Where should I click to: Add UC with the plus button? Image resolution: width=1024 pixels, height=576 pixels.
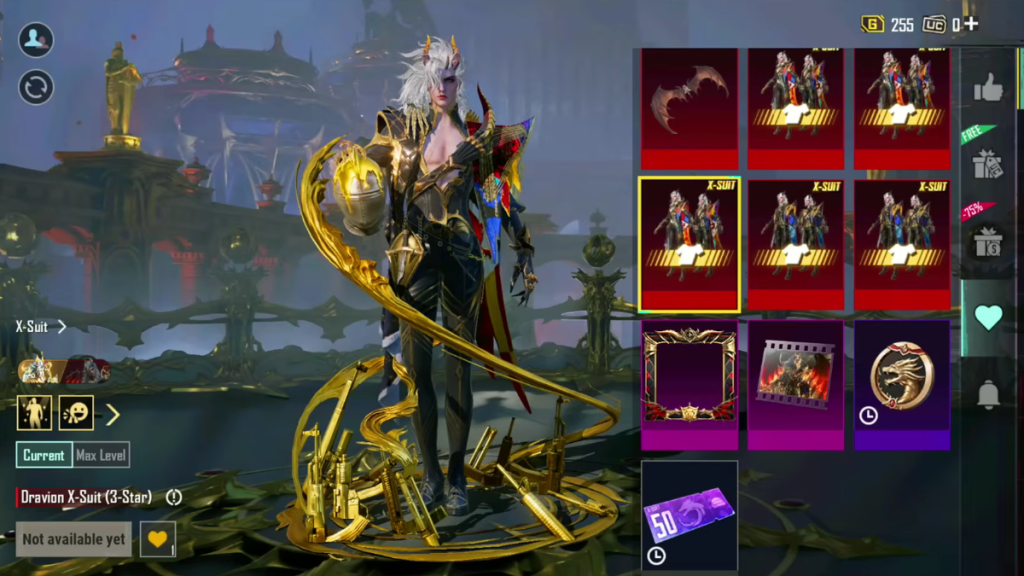tap(971, 24)
